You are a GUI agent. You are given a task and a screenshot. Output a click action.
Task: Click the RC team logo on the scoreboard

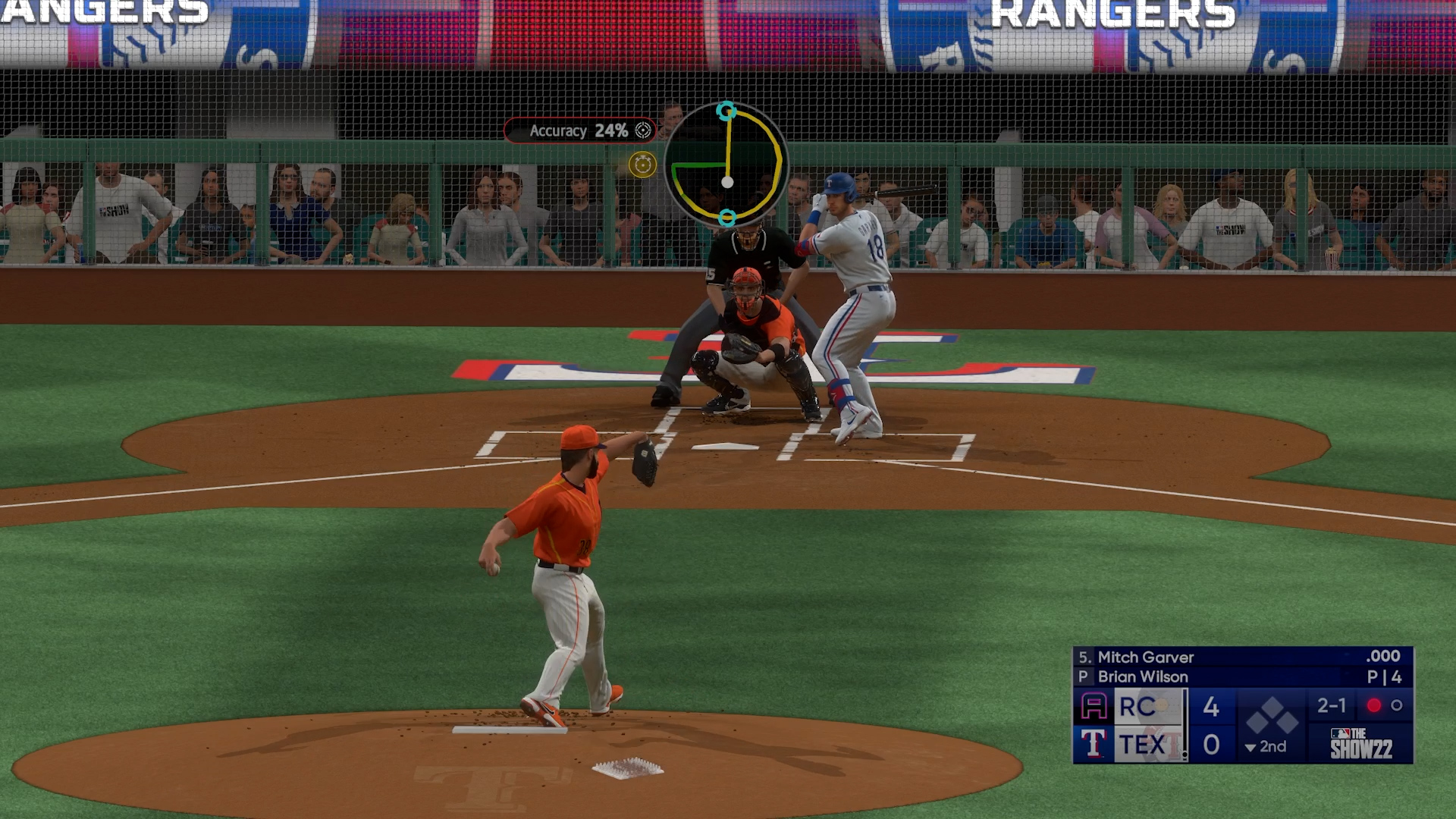point(1094,706)
